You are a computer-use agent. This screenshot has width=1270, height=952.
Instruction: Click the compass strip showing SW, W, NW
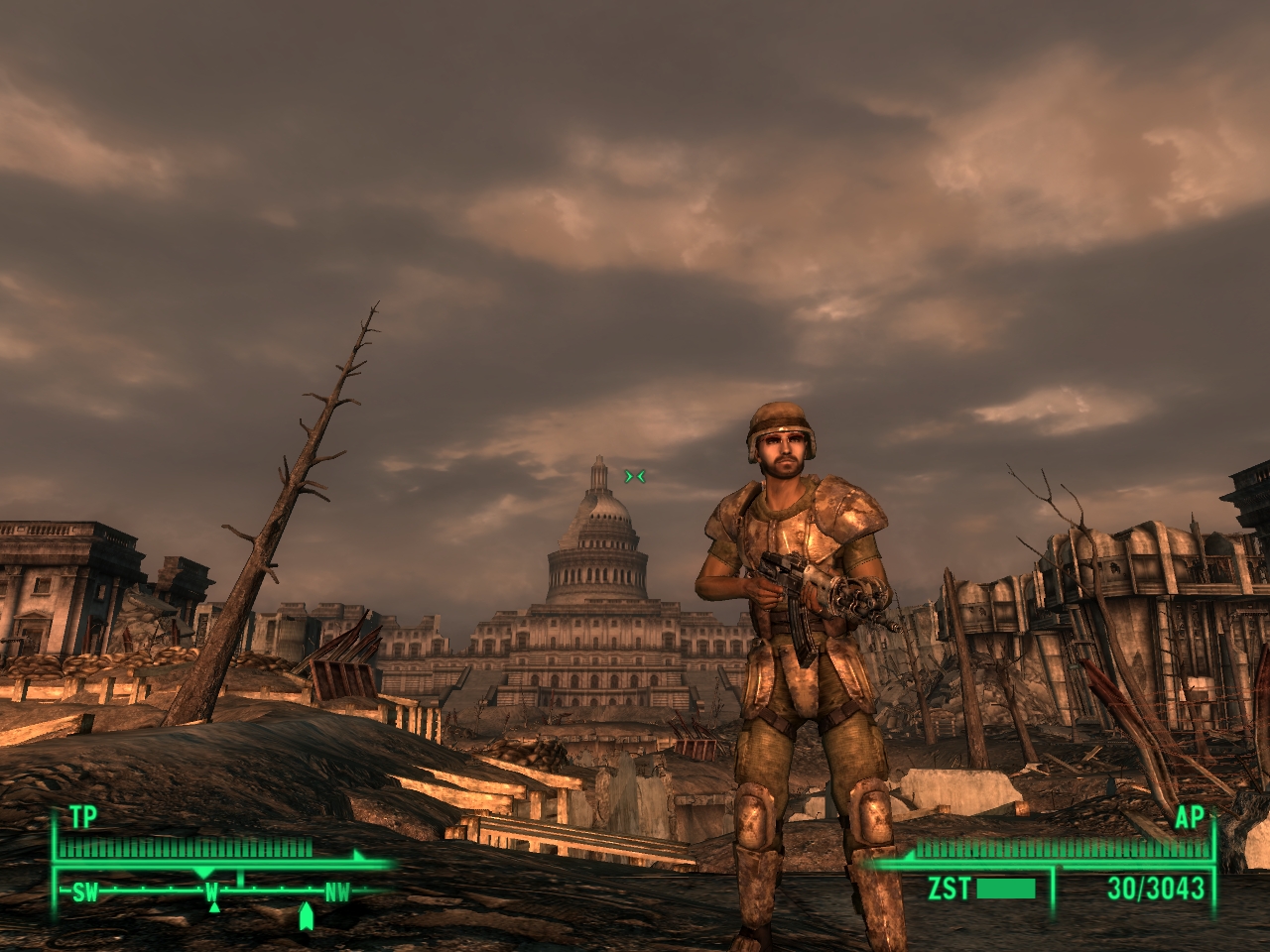point(211,892)
